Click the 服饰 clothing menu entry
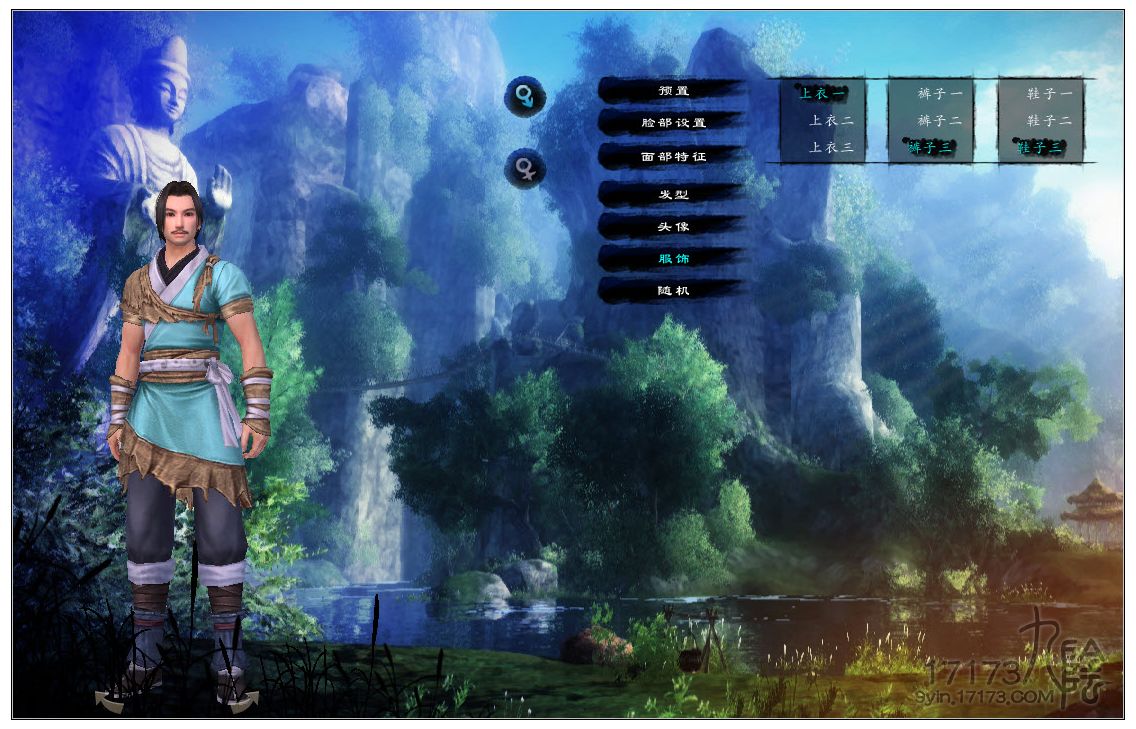 click(673, 258)
